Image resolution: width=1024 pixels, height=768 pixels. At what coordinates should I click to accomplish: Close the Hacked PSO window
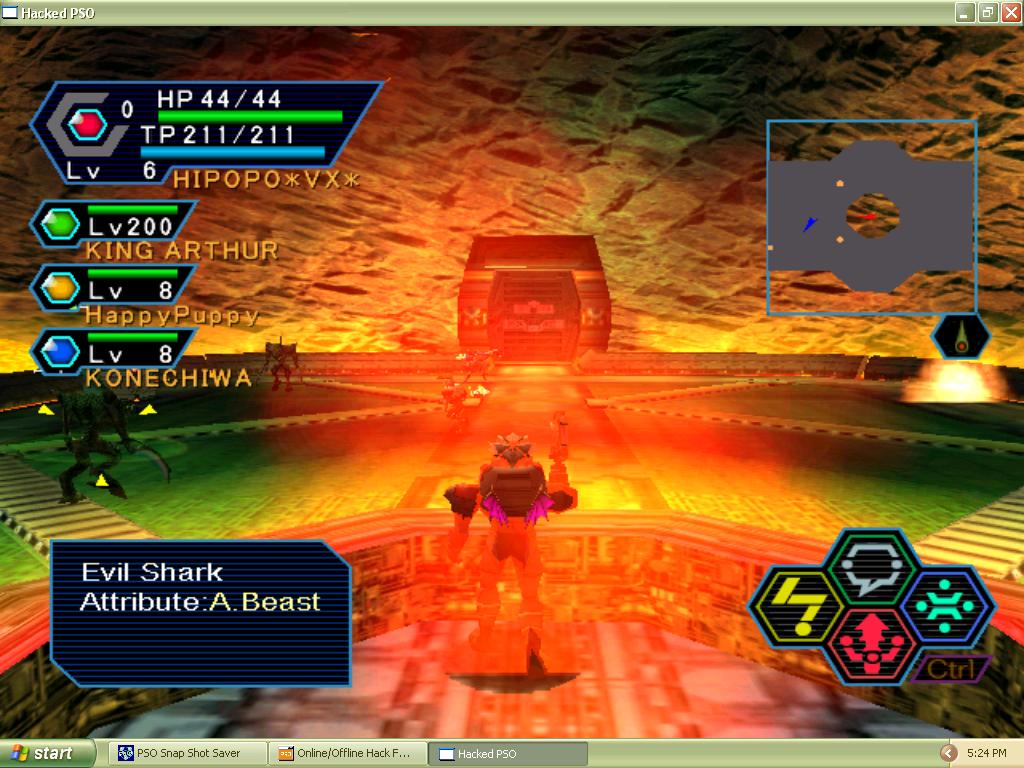click(x=1009, y=12)
